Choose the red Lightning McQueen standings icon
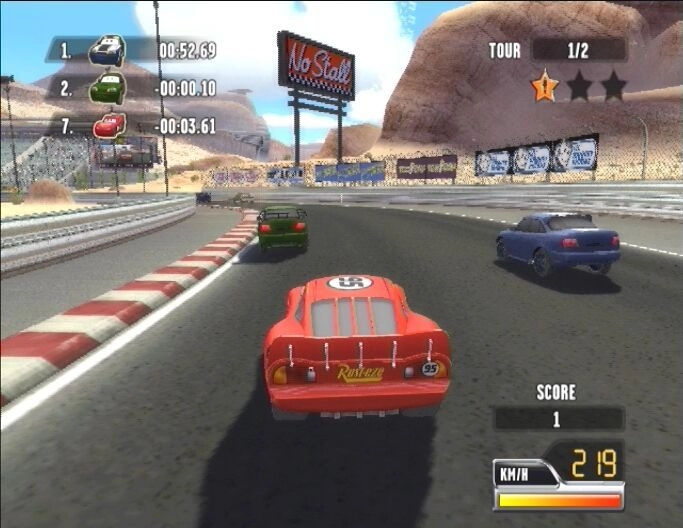Screen dimensions: 683x528 (x=109, y=126)
